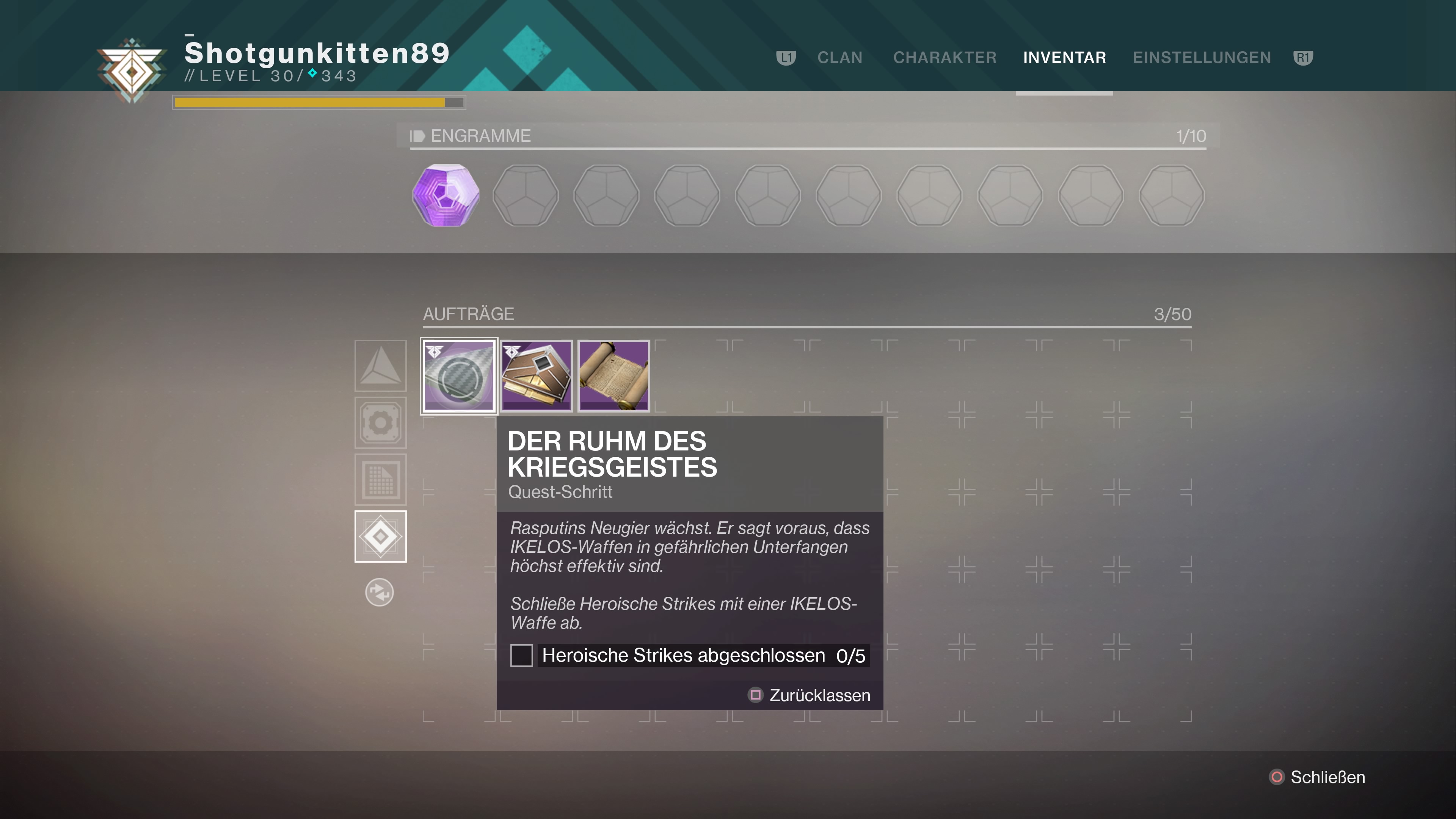Click the round arrows icon below categories

click(379, 592)
